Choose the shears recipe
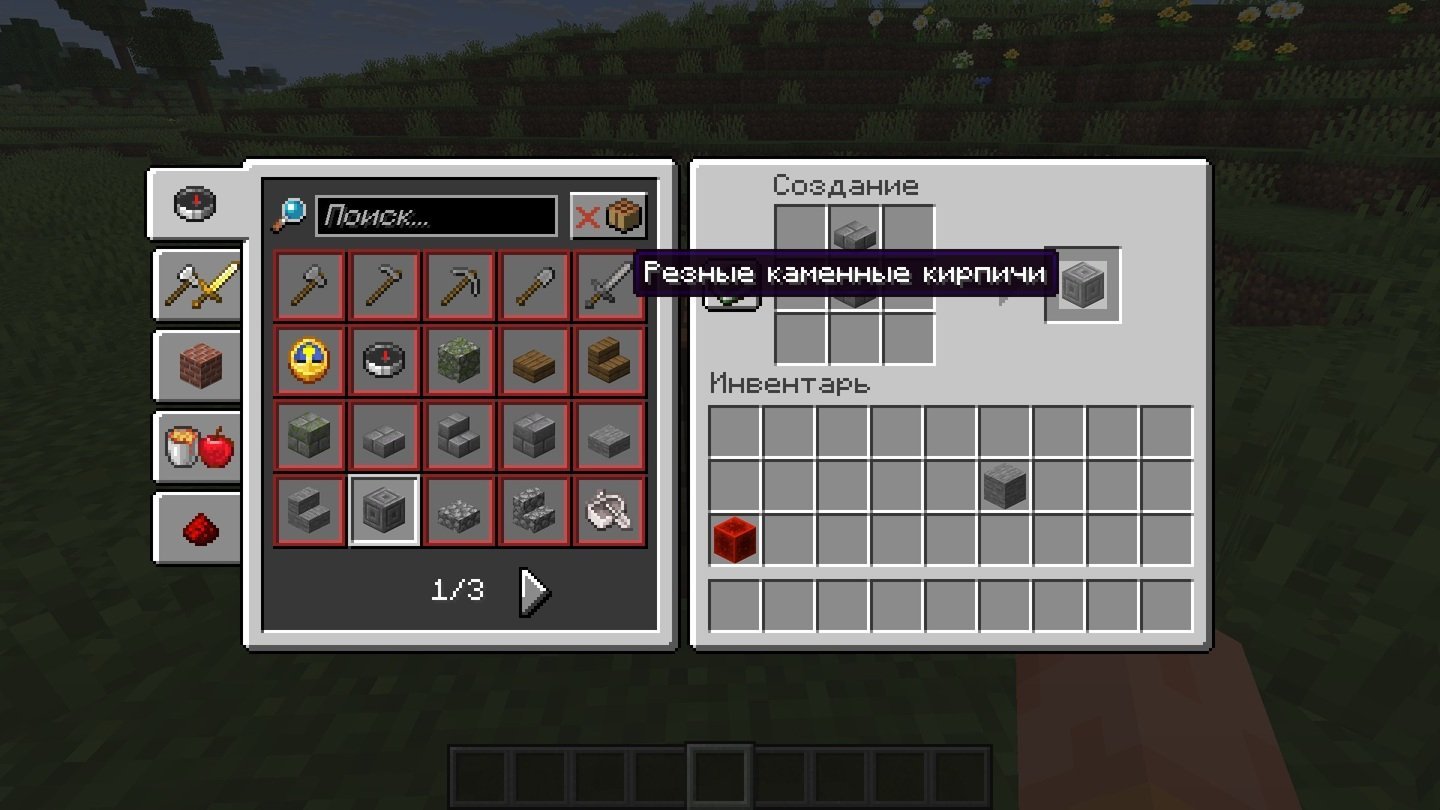The width and height of the screenshot is (1440, 810). click(x=610, y=511)
